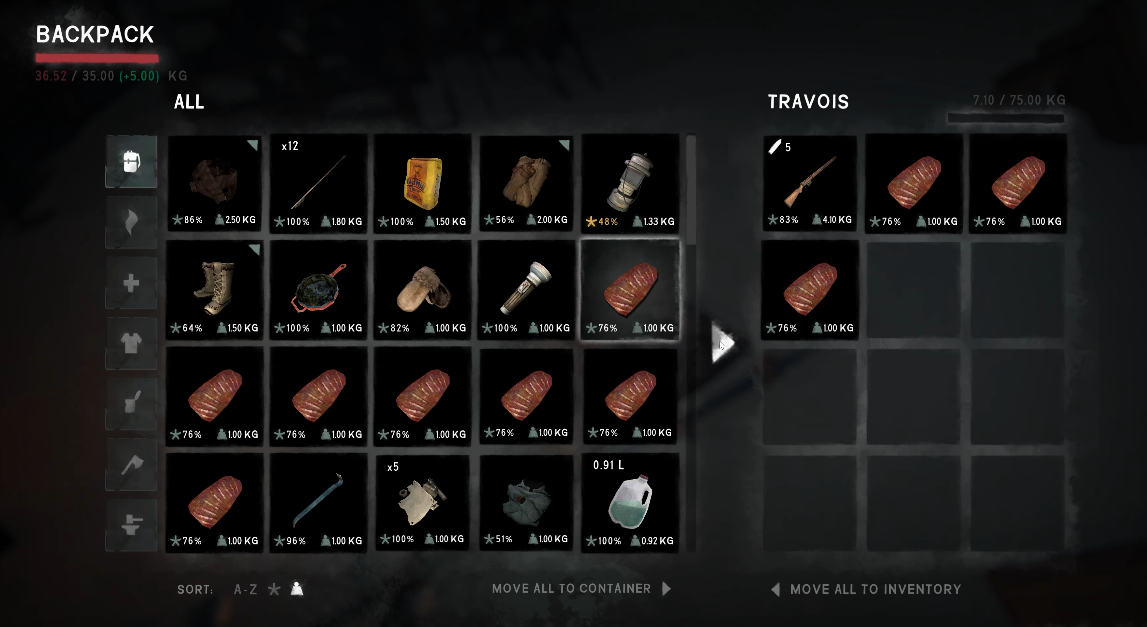Sort the backpack A-Z
1147x627 pixels.
point(245,590)
